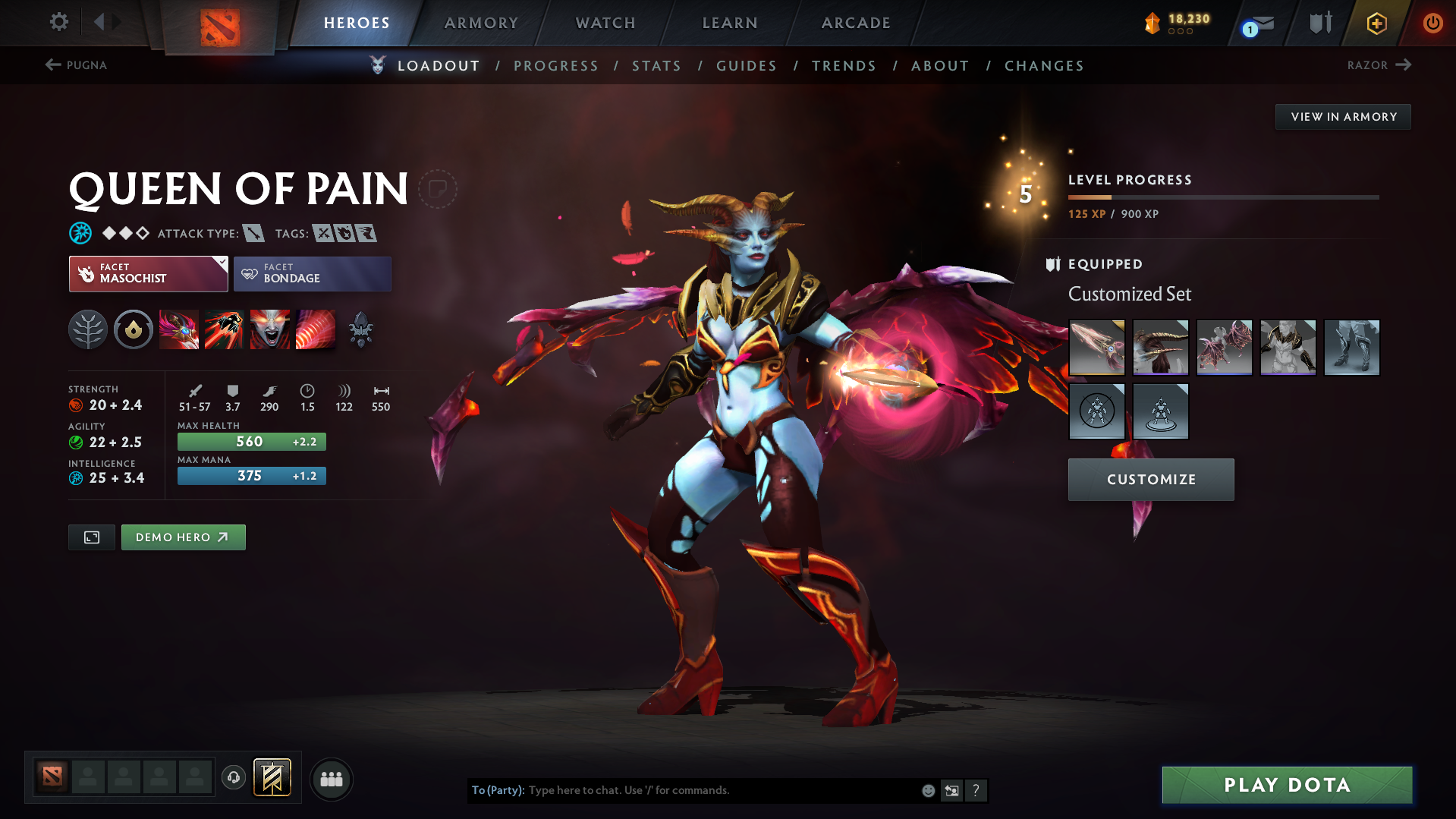
Task: Start matchmaking with Play Dota
Action: [x=1287, y=785]
